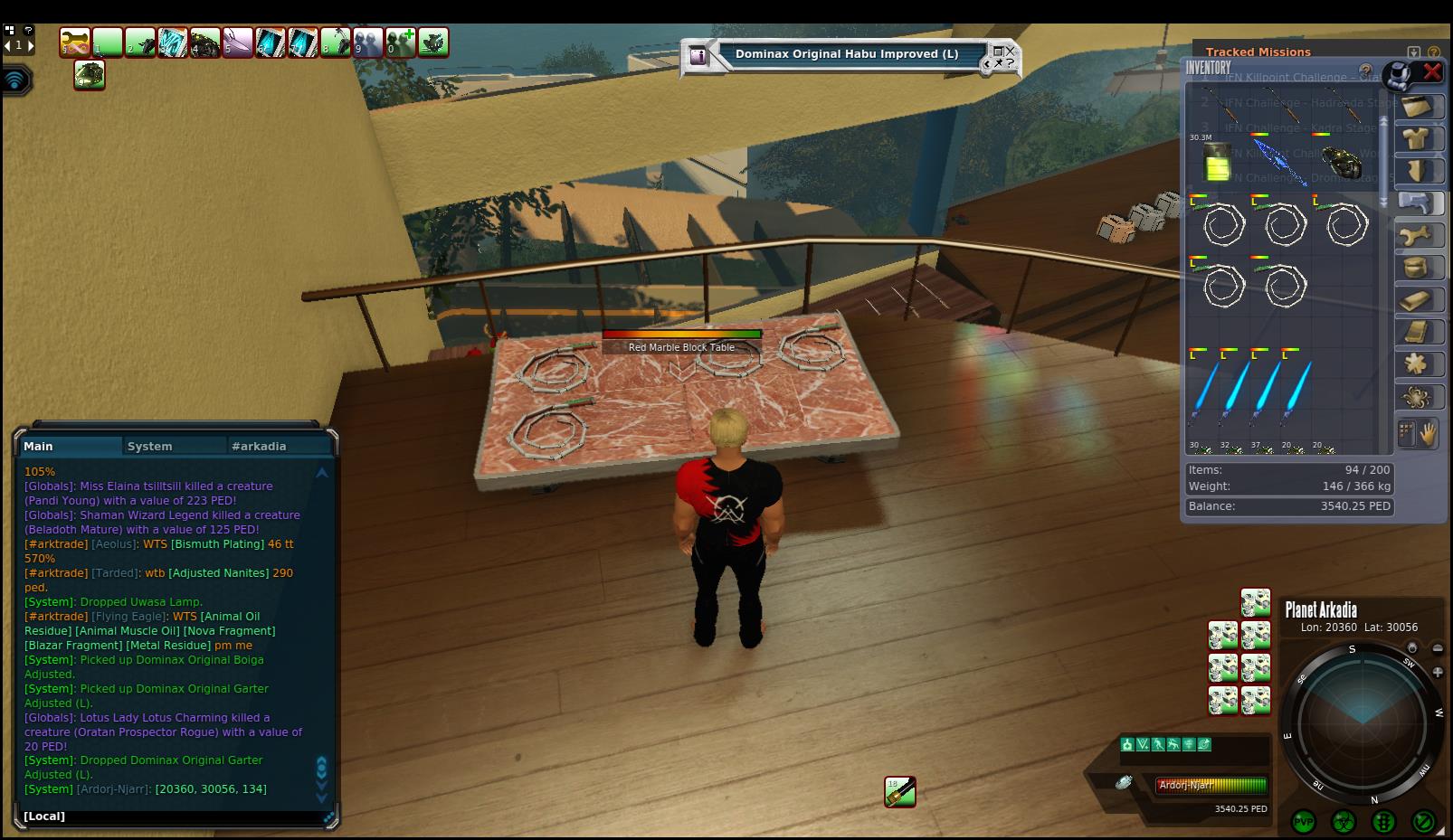Click the quickbar next-page arrow

[31, 44]
